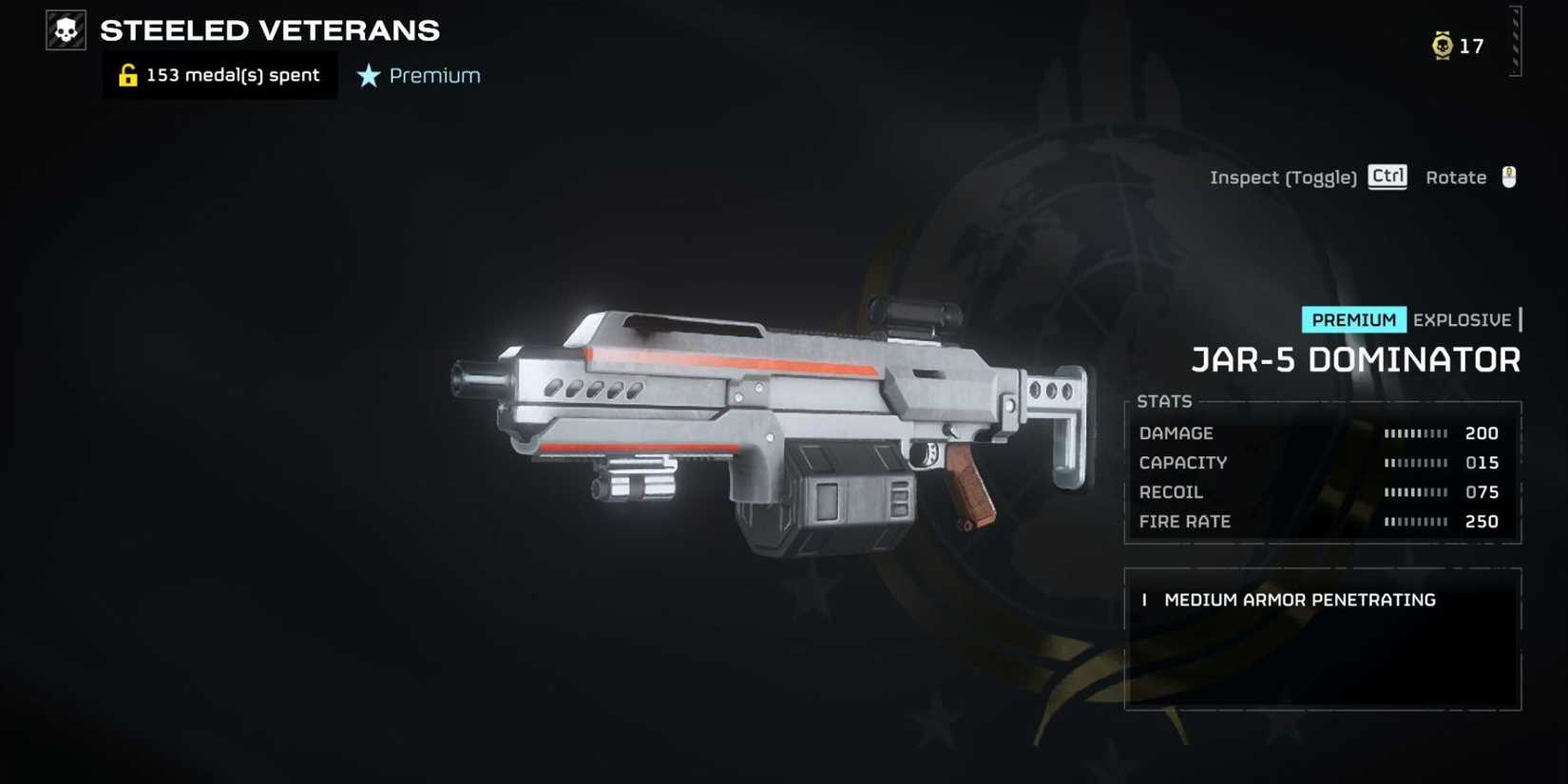Screen dimensions: 1568x784
Task: Click the weapon's mounted scope attachment
Action: [x=912, y=314]
